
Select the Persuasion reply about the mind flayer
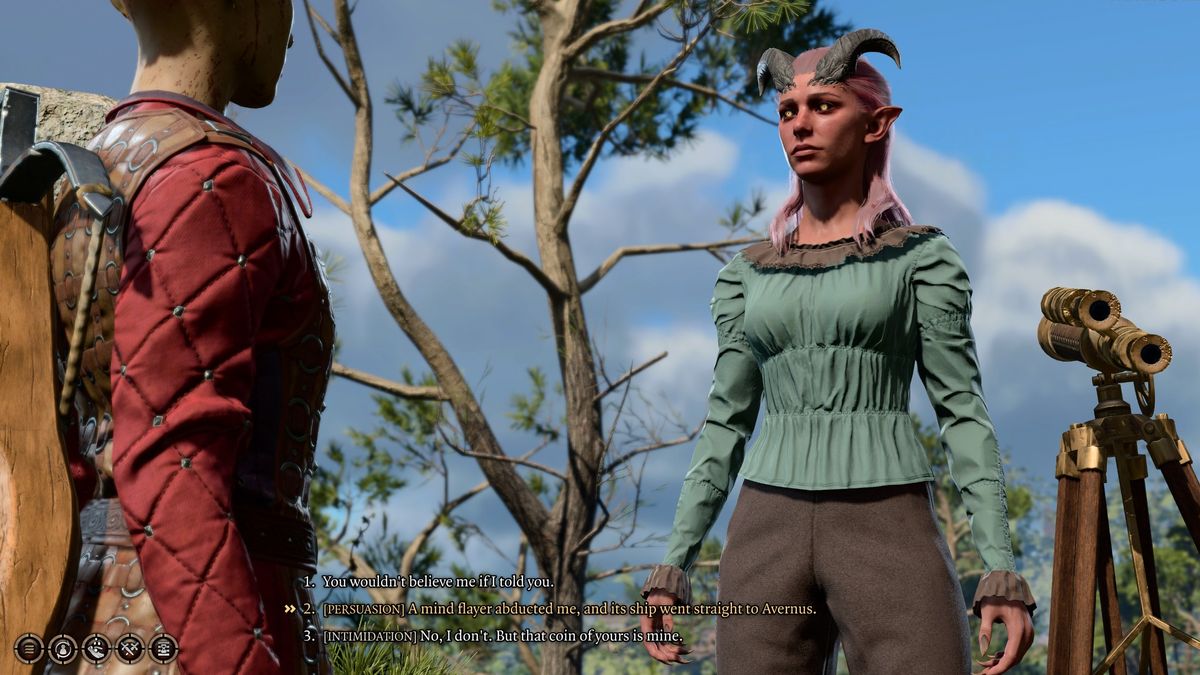(569, 608)
